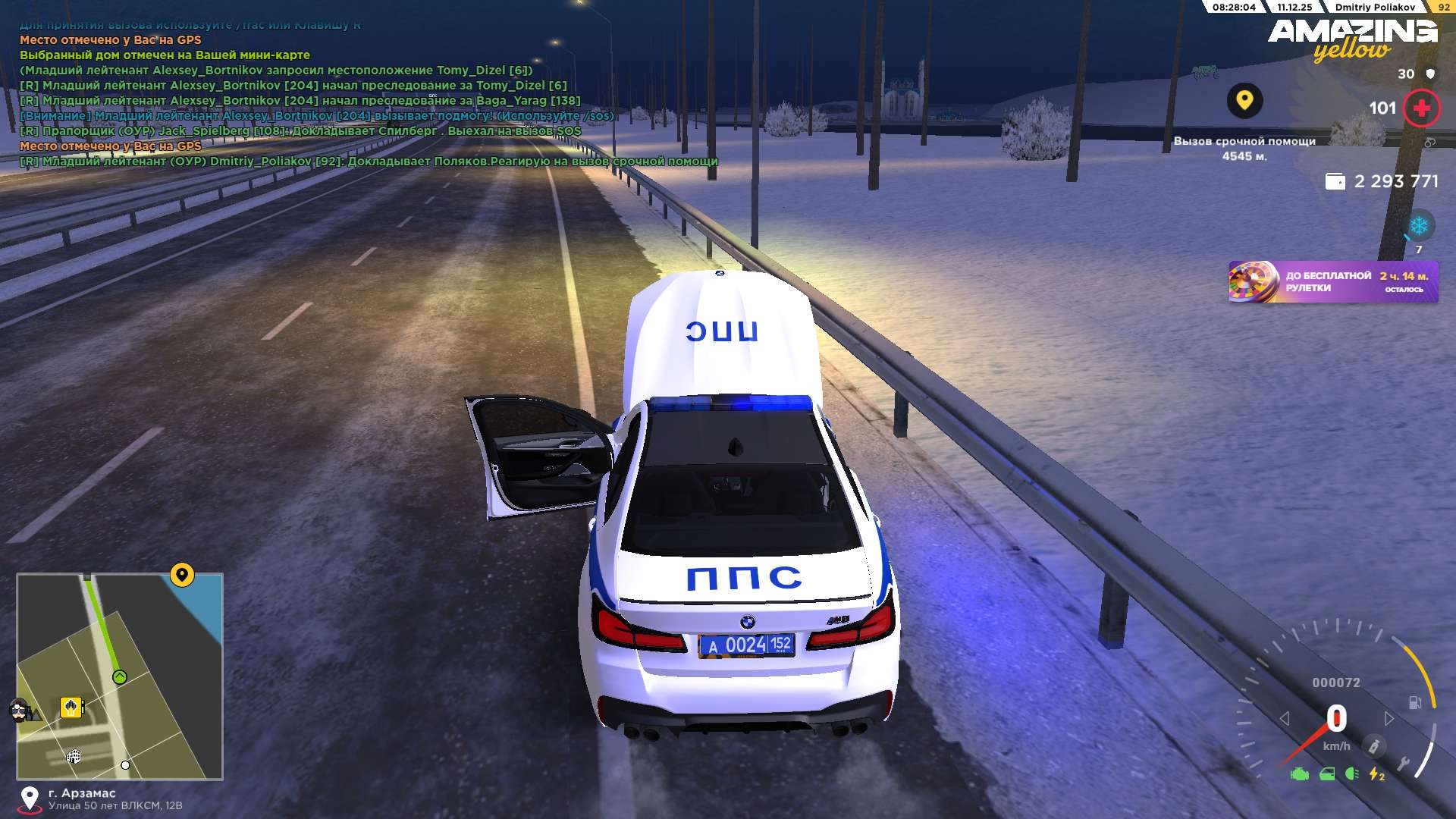Click the green player arrow on the minimap
This screenshot has height=819, width=1456.
click(120, 677)
